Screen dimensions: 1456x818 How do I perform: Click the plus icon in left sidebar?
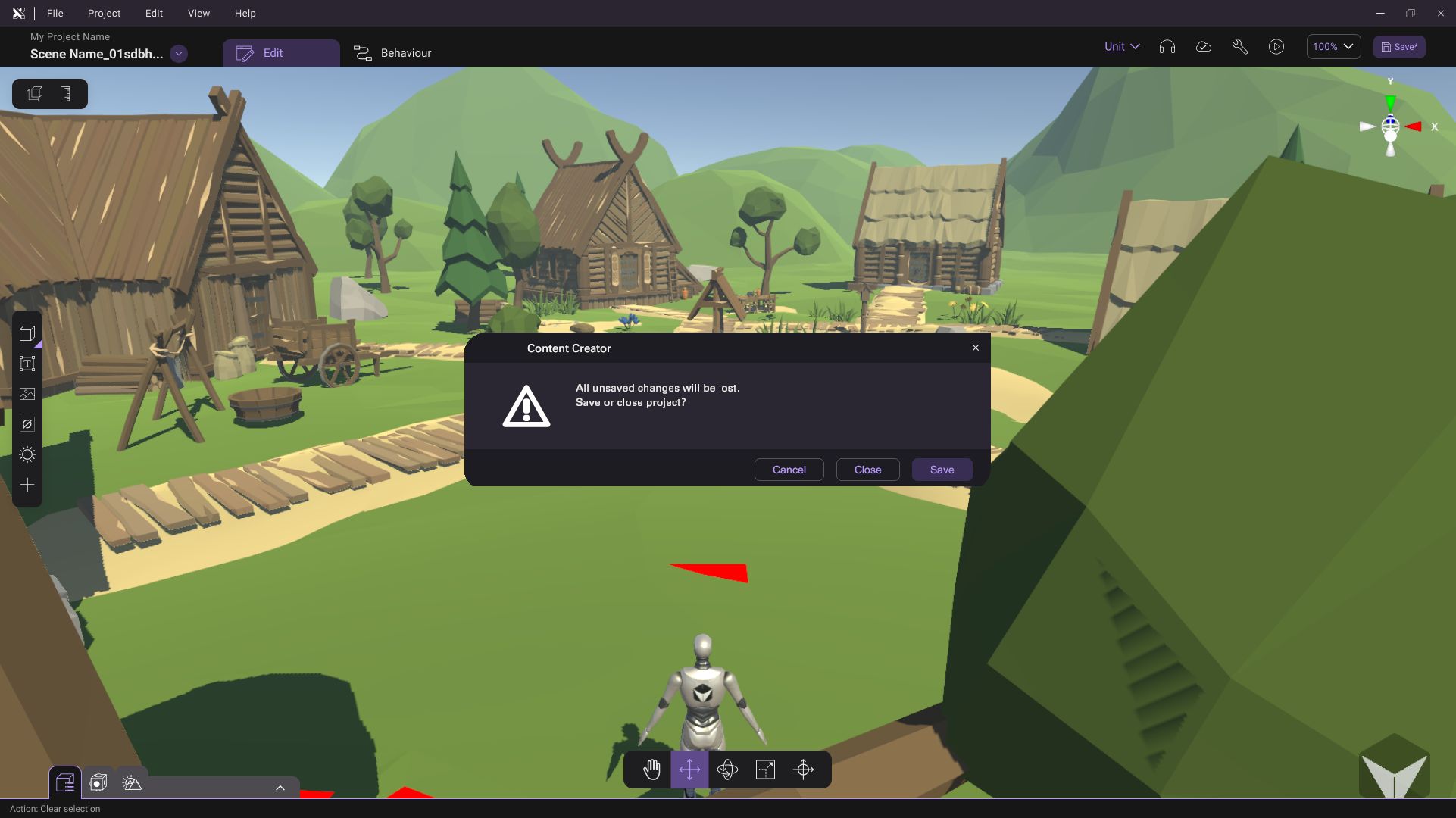(x=27, y=485)
